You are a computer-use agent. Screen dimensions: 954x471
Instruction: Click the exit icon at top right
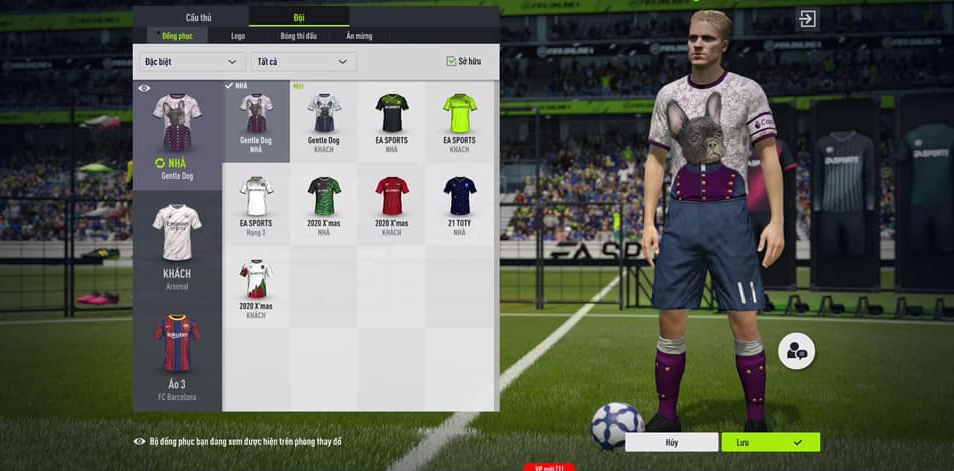coord(807,18)
